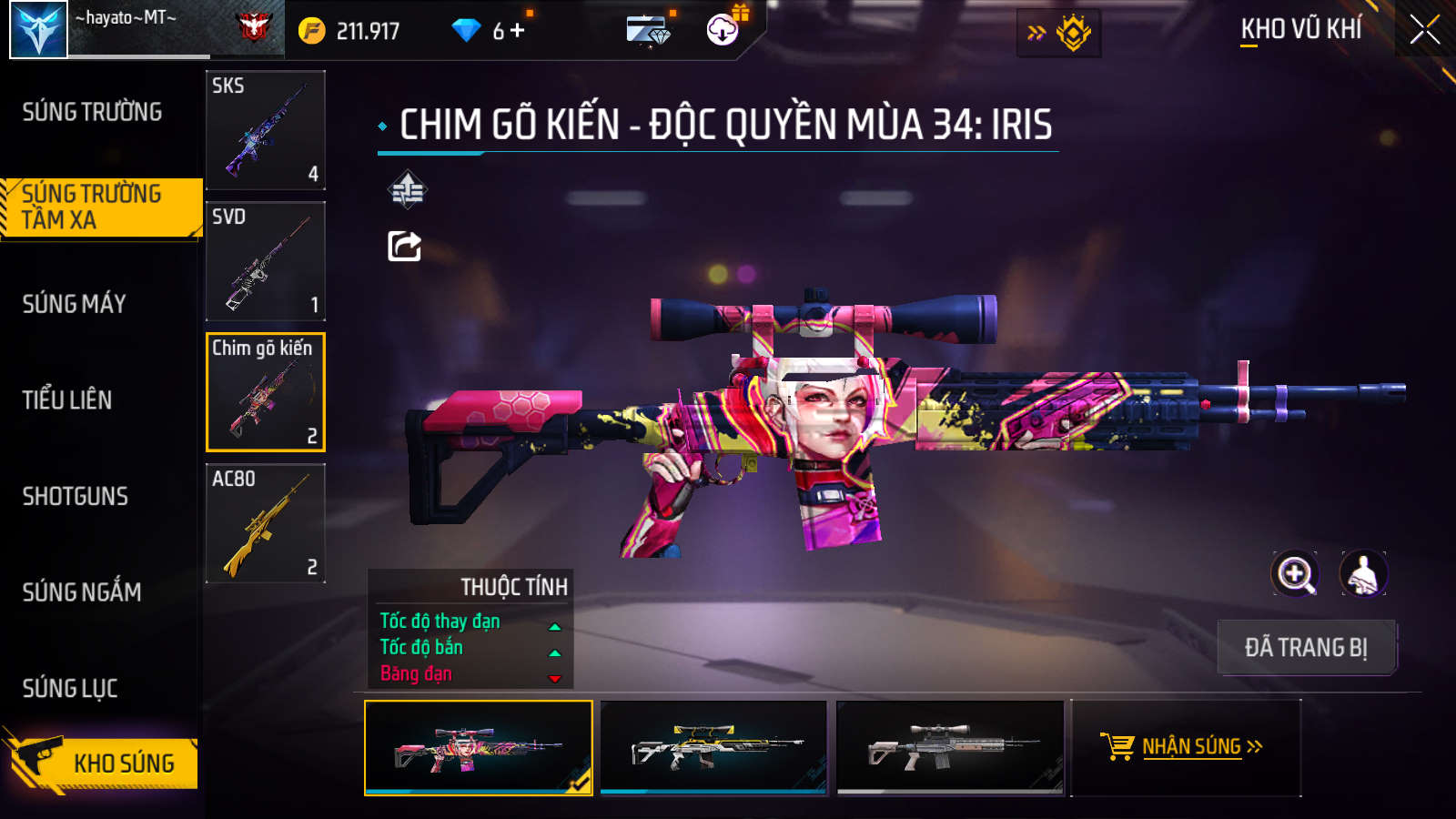Select the SKS weapon slot
The width and height of the screenshot is (1456, 819).
266,130
